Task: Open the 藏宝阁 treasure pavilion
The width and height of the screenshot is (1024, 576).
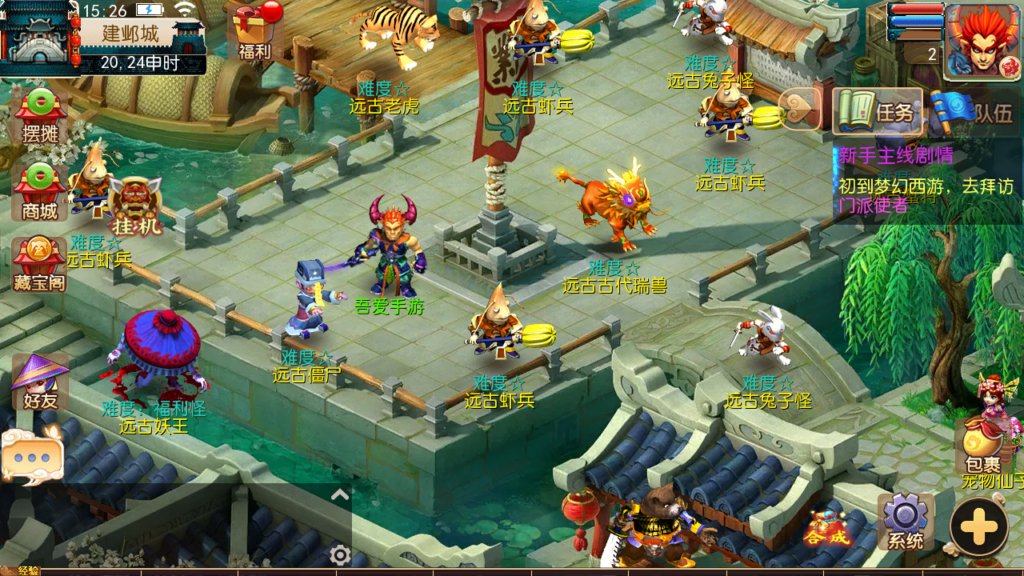Action: (39, 264)
